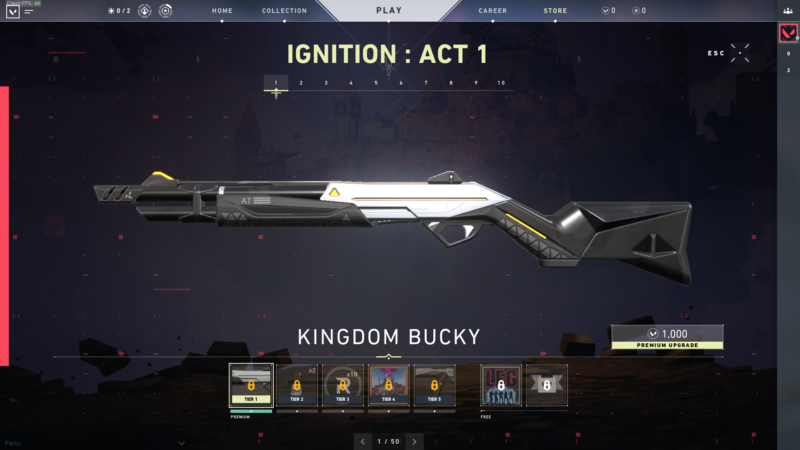This screenshot has height=450, width=800.
Task: Select the Tier 1 reward thumbnail
Action: pos(251,385)
